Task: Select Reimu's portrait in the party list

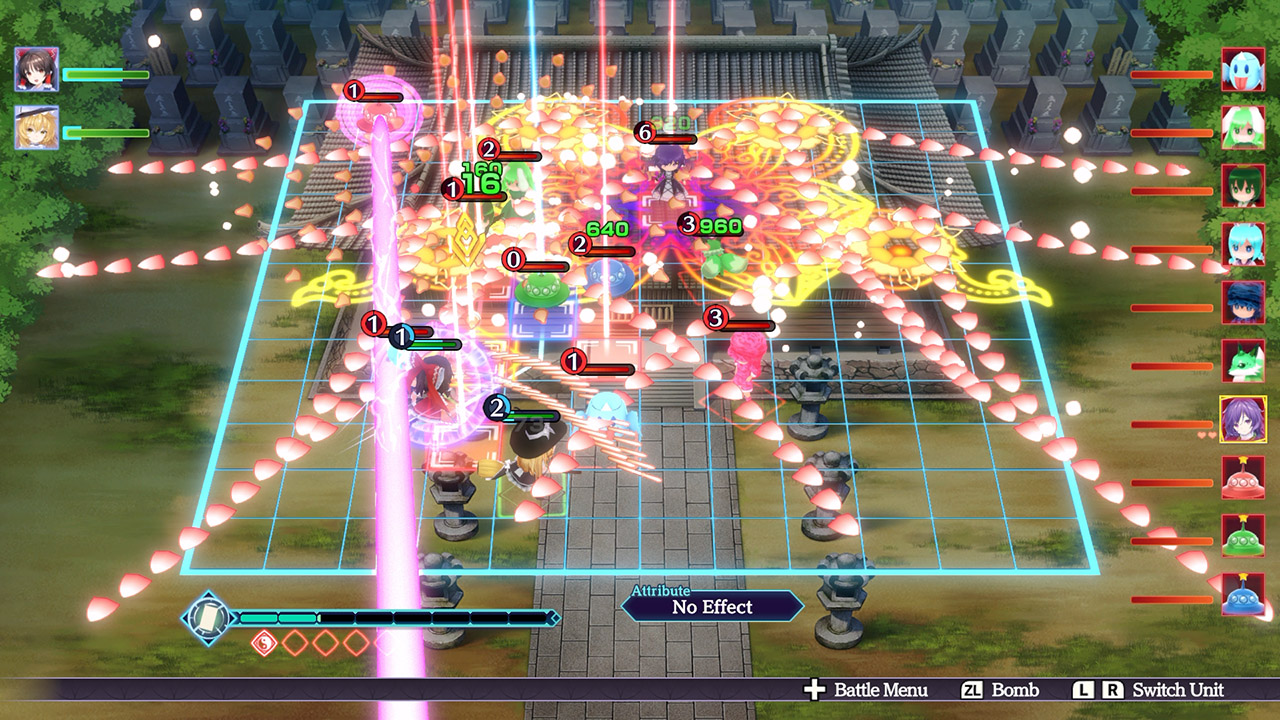Action: click(x=37, y=69)
